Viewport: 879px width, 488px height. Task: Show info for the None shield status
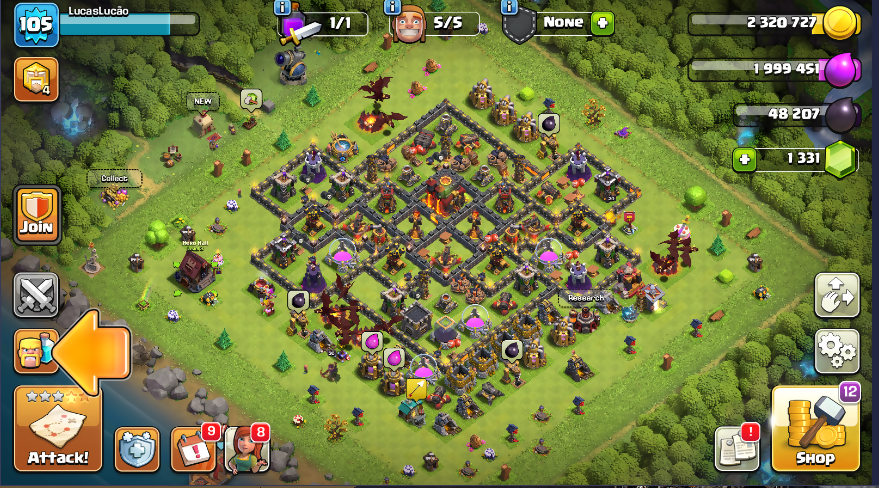click(510, 7)
